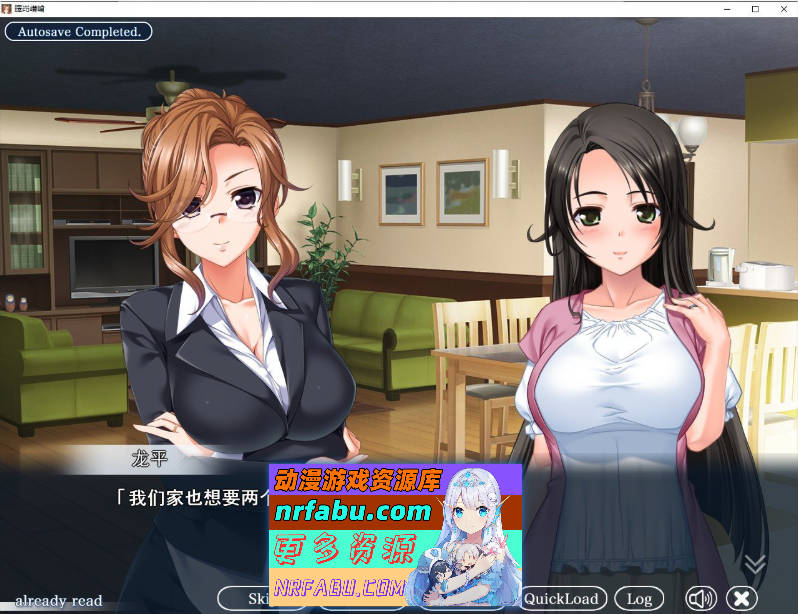Close the game window

[784, 9]
